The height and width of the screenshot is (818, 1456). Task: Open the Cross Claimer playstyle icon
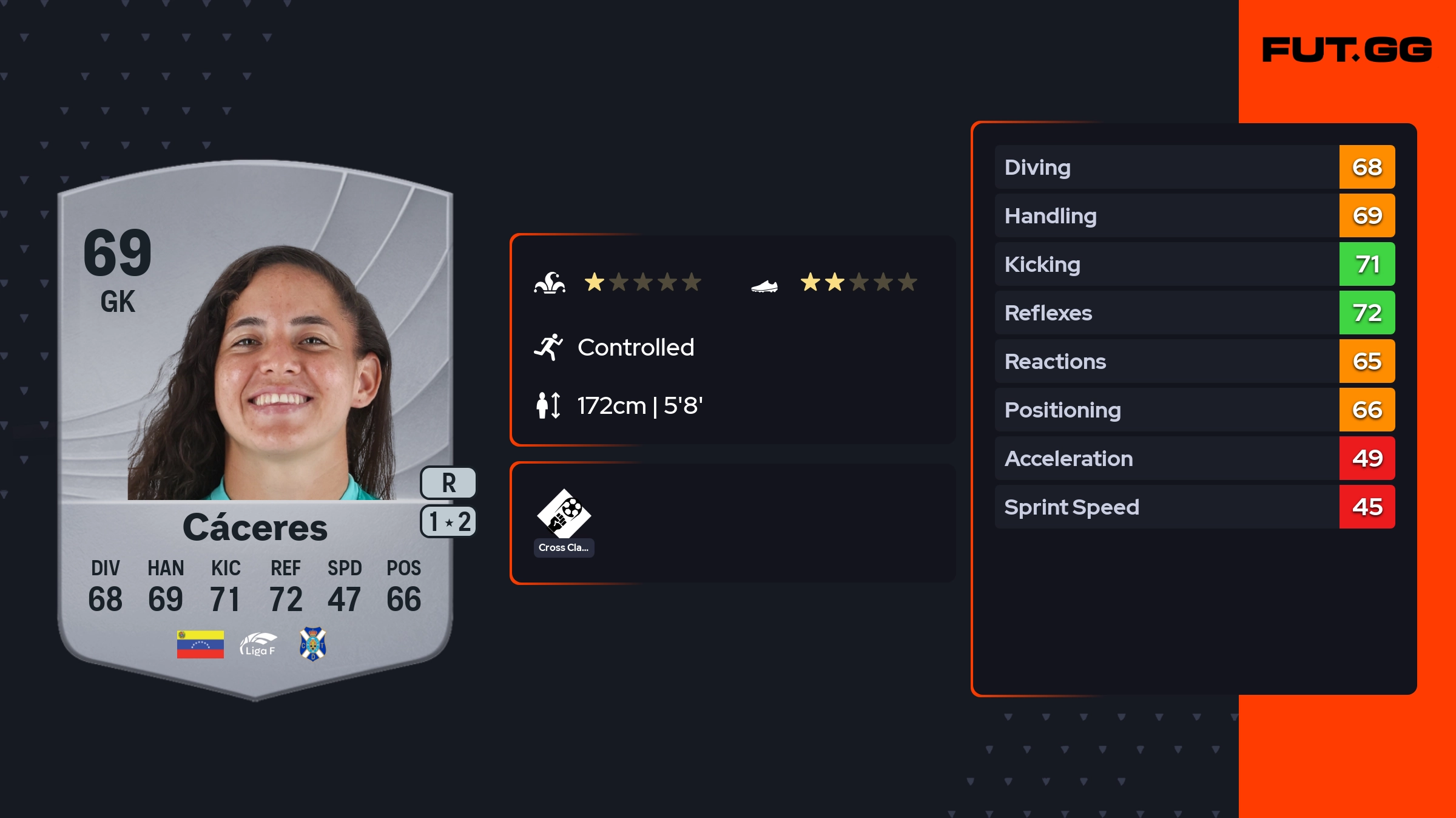[564, 515]
